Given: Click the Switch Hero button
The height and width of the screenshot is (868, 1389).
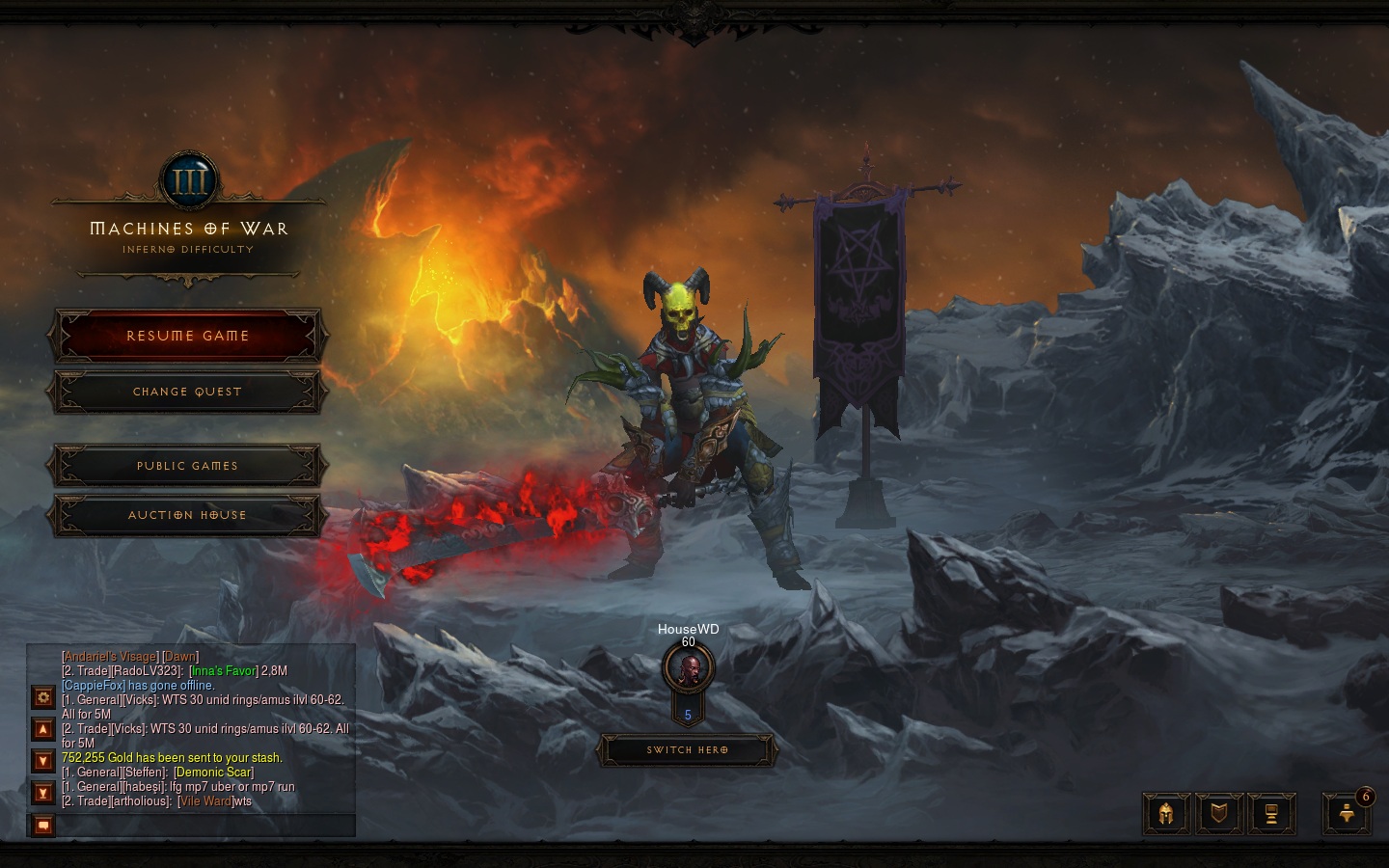Looking at the screenshot, I should pyautogui.click(x=687, y=749).
